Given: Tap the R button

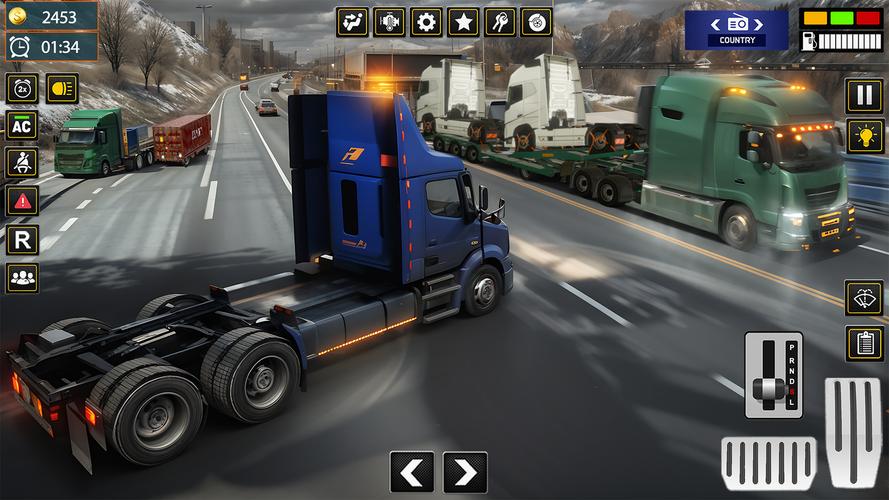Looking at the screenshot, I should coord(22,239).
